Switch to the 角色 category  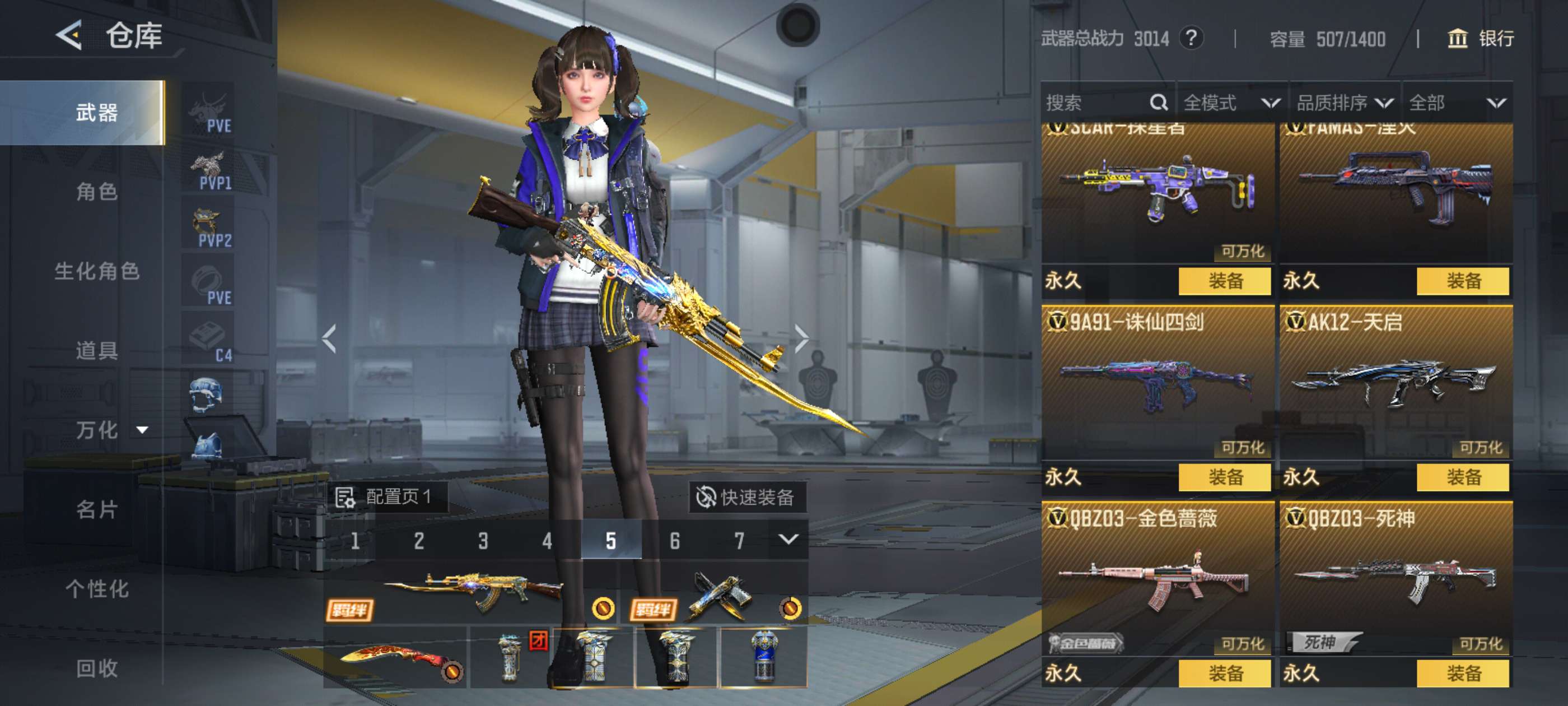[x=97, y=192]
